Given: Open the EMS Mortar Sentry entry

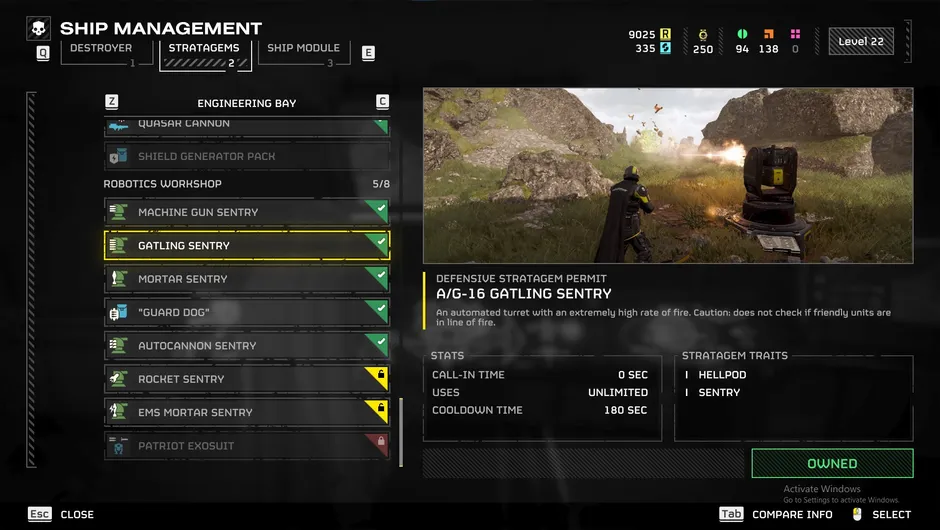Looking at the screenshot, I should [x=246, y=412].
